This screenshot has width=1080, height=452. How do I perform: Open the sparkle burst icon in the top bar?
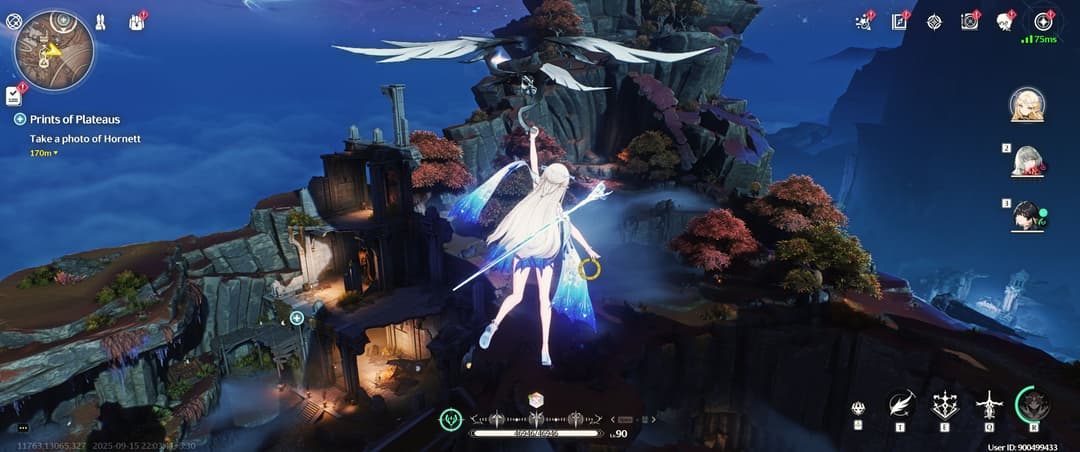(864, 21)
